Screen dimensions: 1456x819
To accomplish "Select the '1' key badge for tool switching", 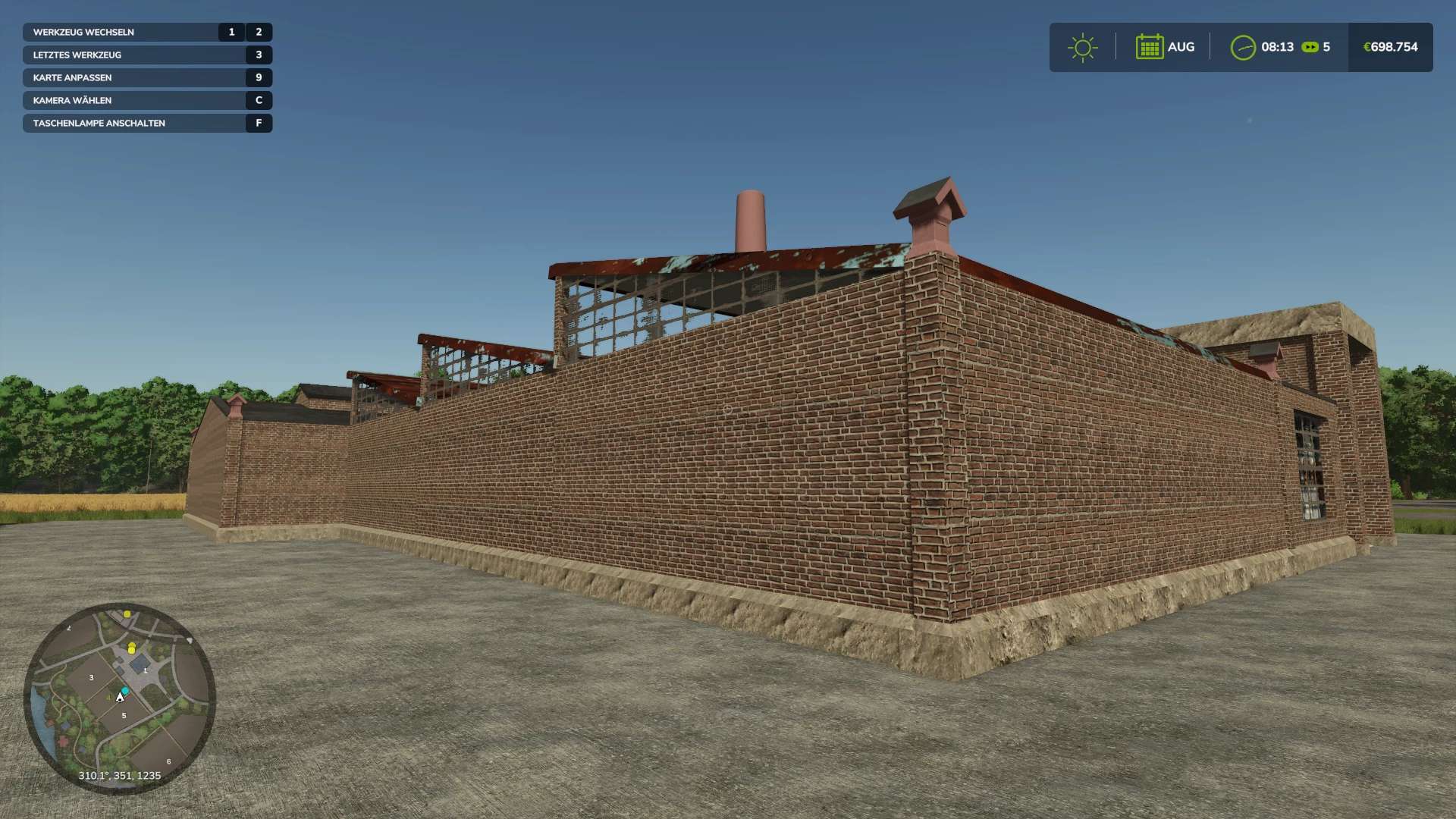I will pos(231,32).
